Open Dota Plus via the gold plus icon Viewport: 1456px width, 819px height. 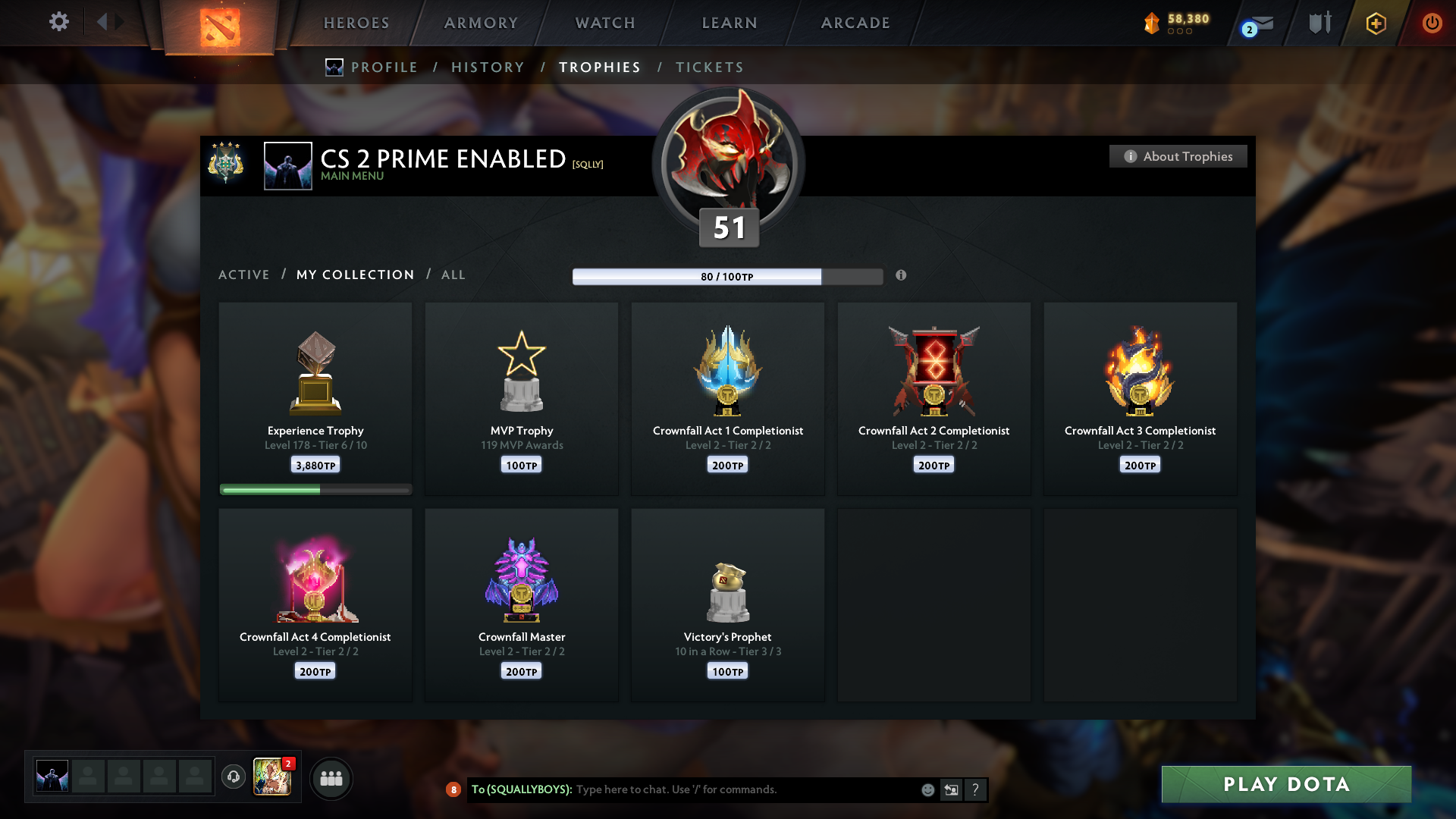point(1375,23)
